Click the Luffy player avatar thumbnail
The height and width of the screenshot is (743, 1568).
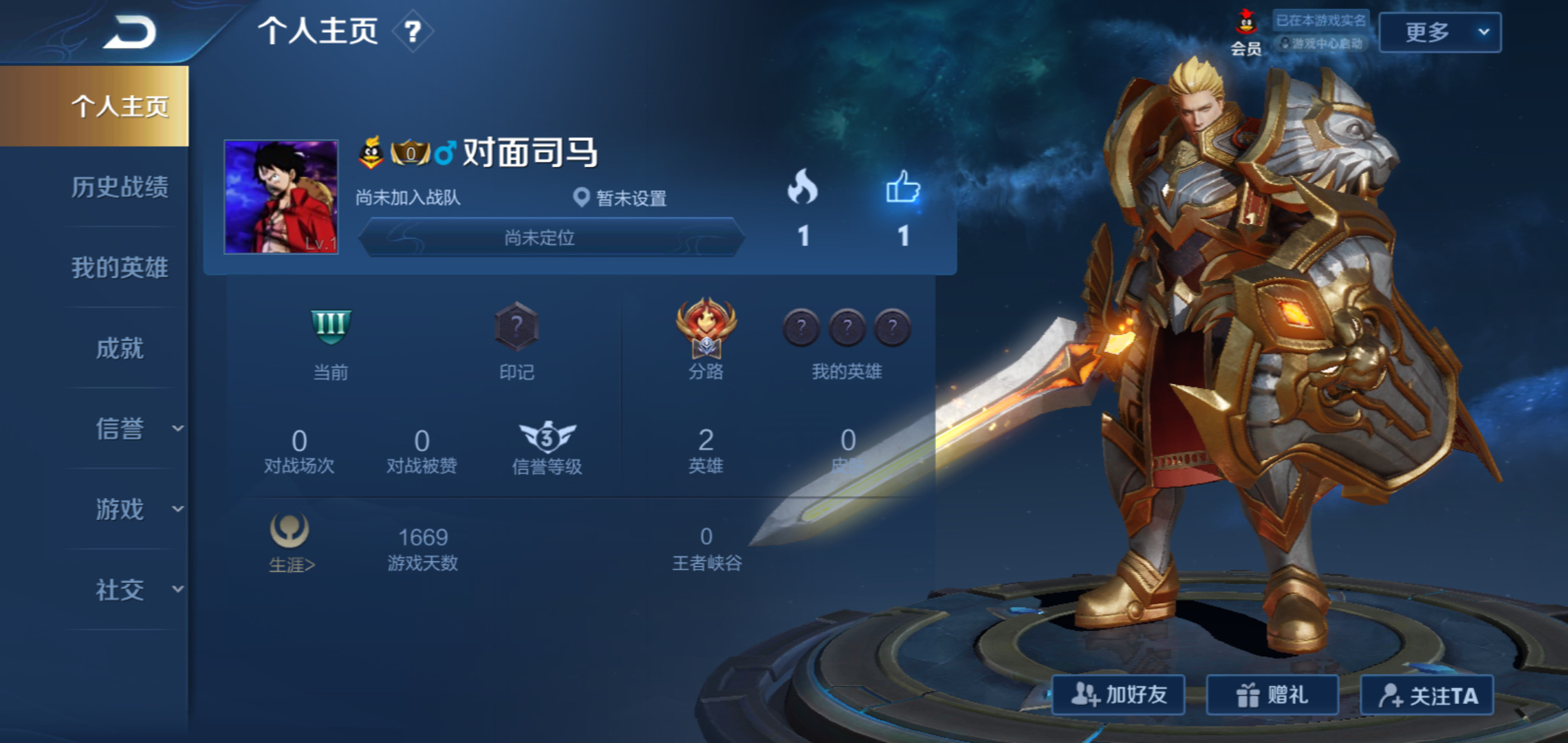[x=280, y=196]
